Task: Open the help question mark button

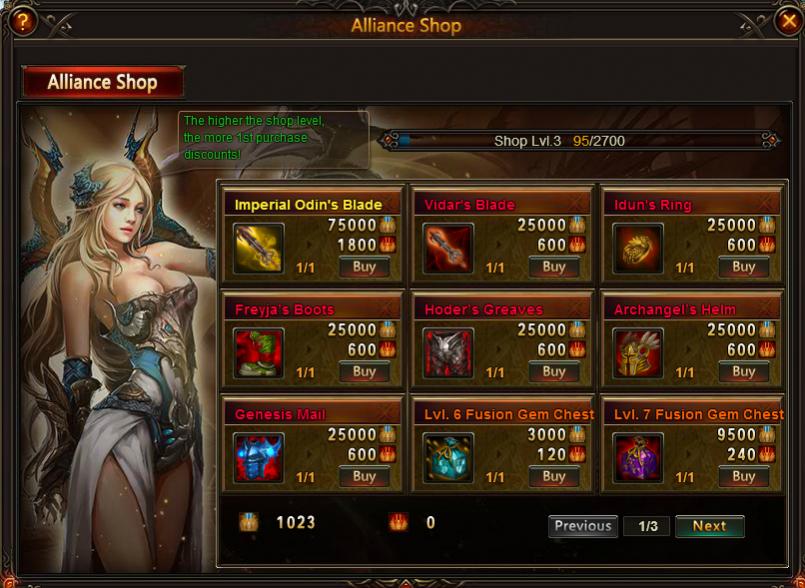Action: click(19, 21)
